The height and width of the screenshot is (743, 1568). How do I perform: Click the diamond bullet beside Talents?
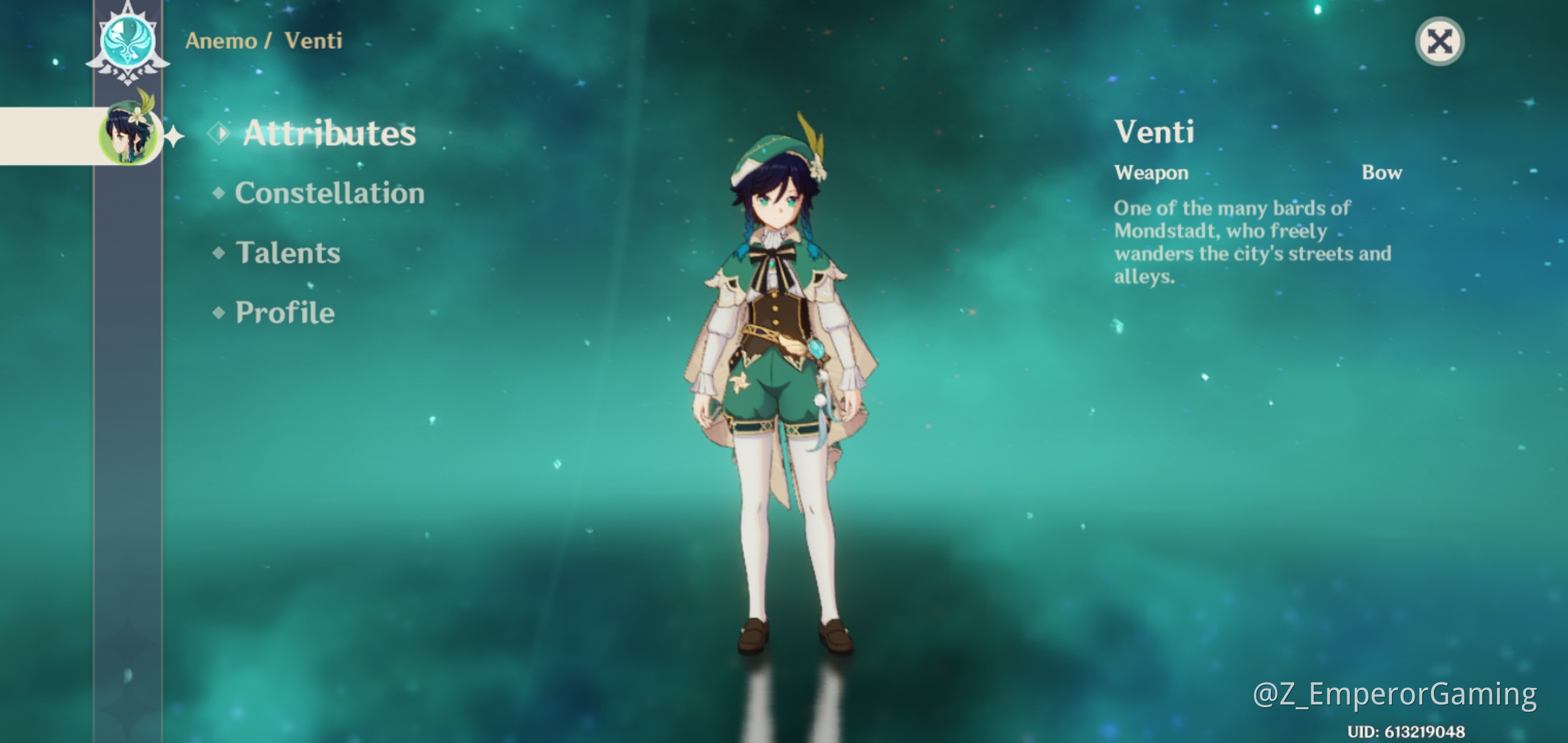[219, 254]
